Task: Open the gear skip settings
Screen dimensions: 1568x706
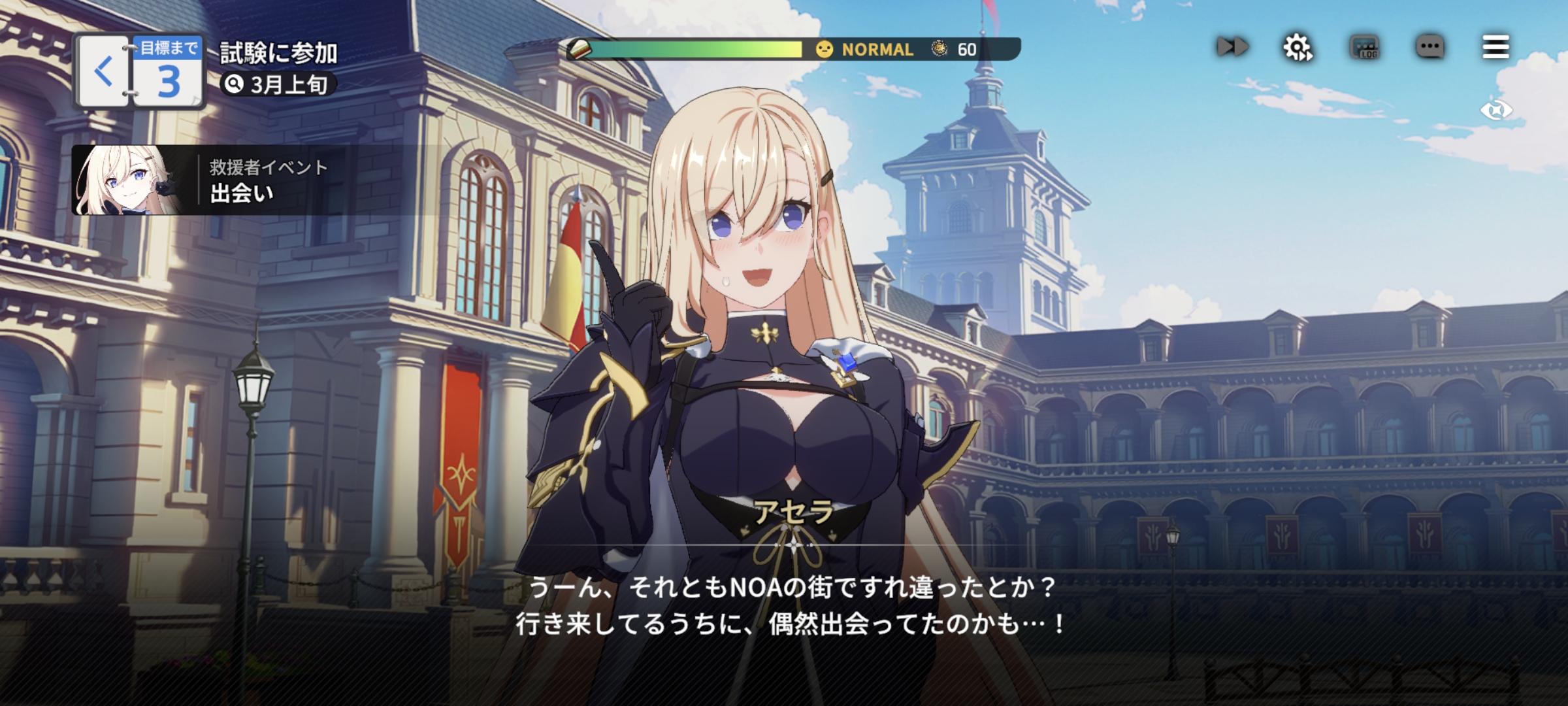Action: pos(1298,47)
